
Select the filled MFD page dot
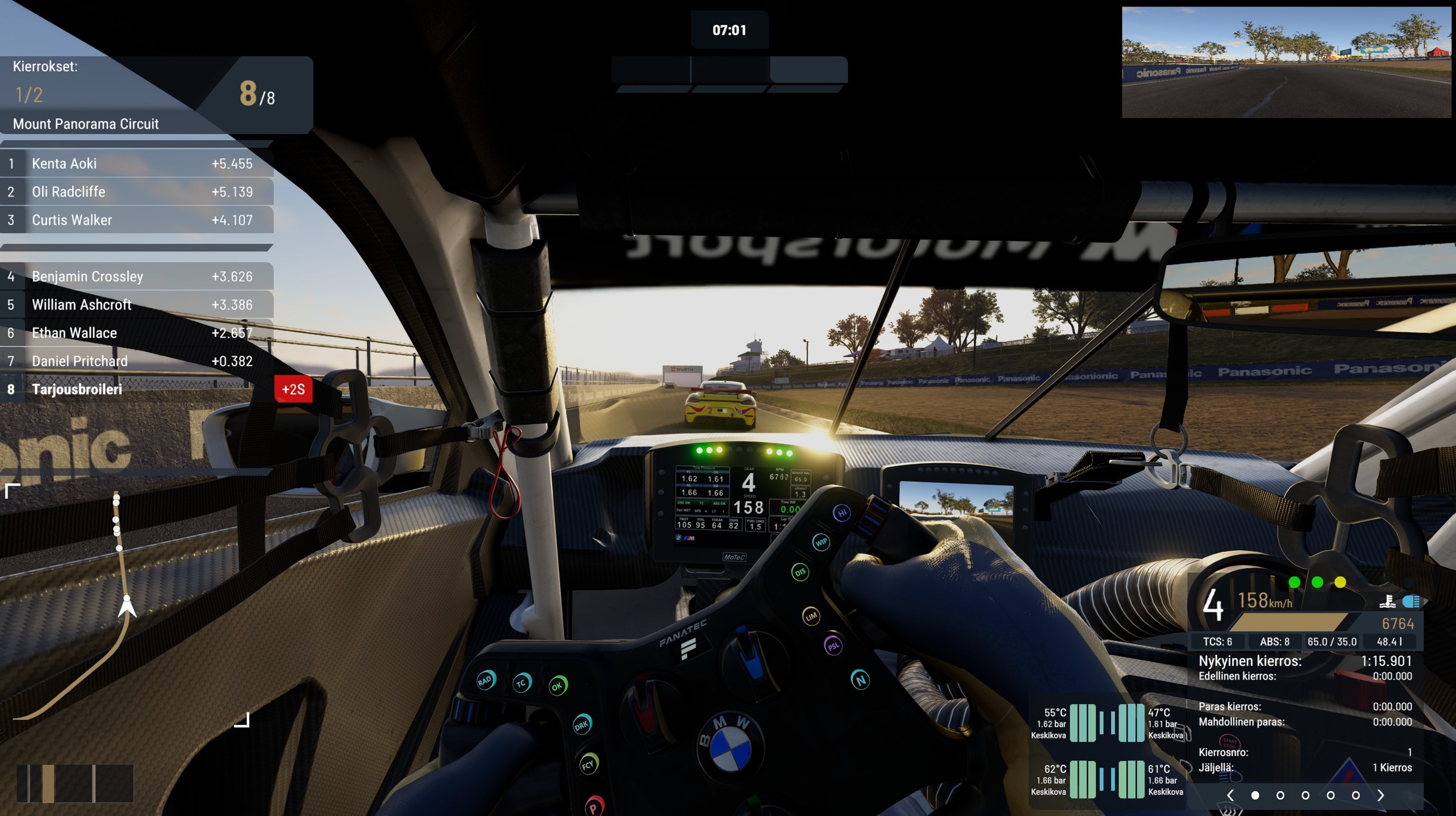tap(1255, 795)
